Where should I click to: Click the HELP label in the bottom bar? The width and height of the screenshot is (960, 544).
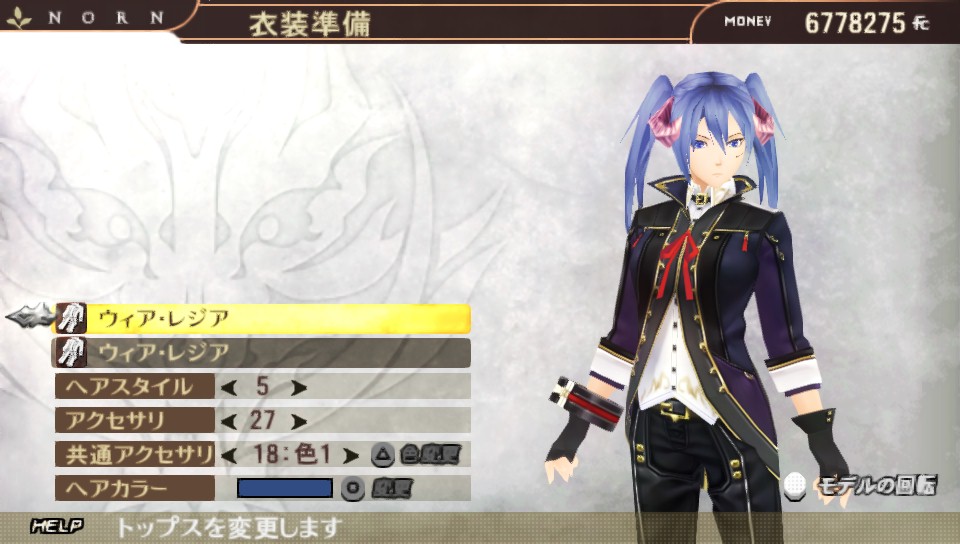coord(56,526)
